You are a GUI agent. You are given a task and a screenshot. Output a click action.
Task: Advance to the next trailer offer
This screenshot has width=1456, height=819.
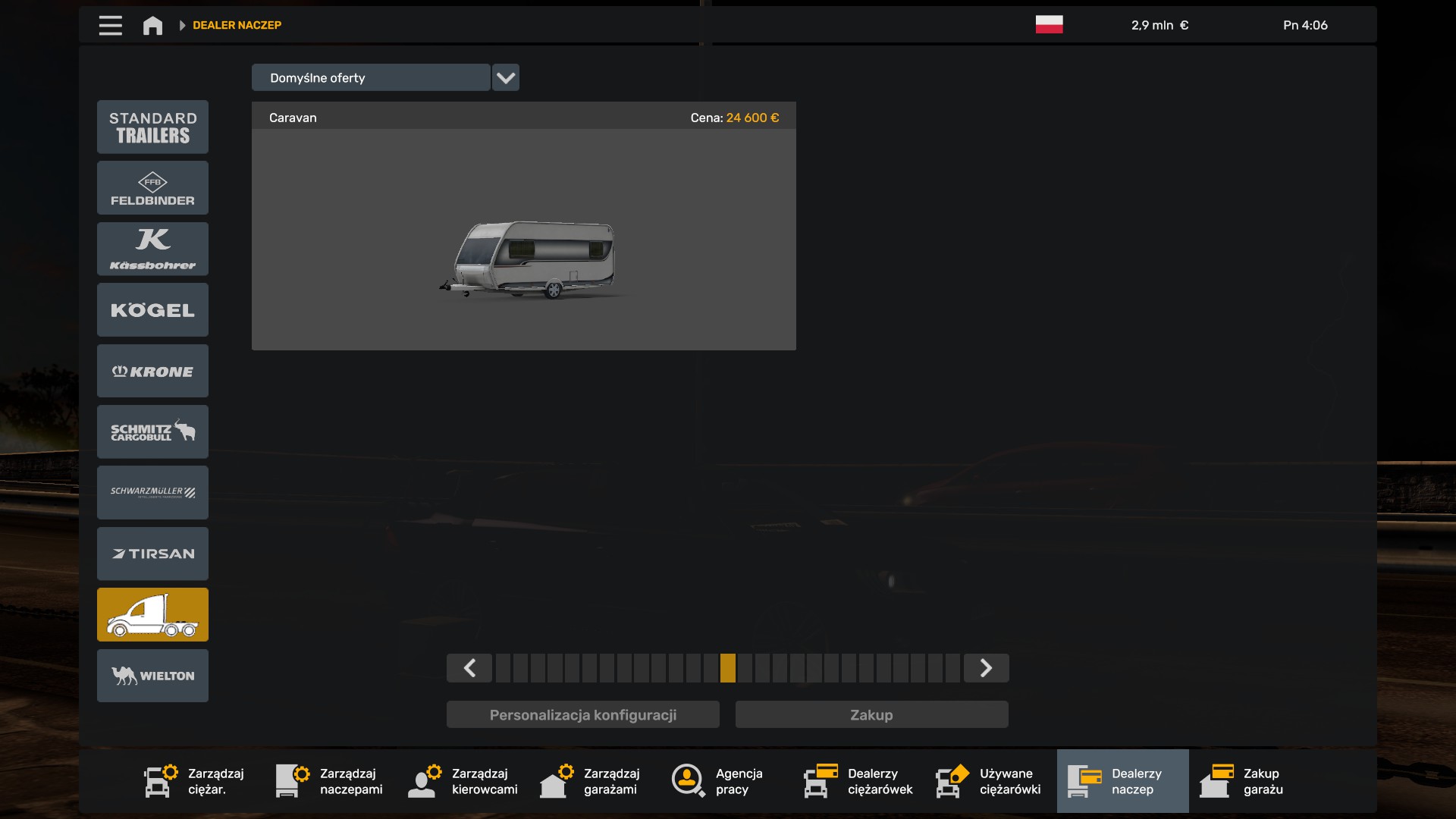986,668
